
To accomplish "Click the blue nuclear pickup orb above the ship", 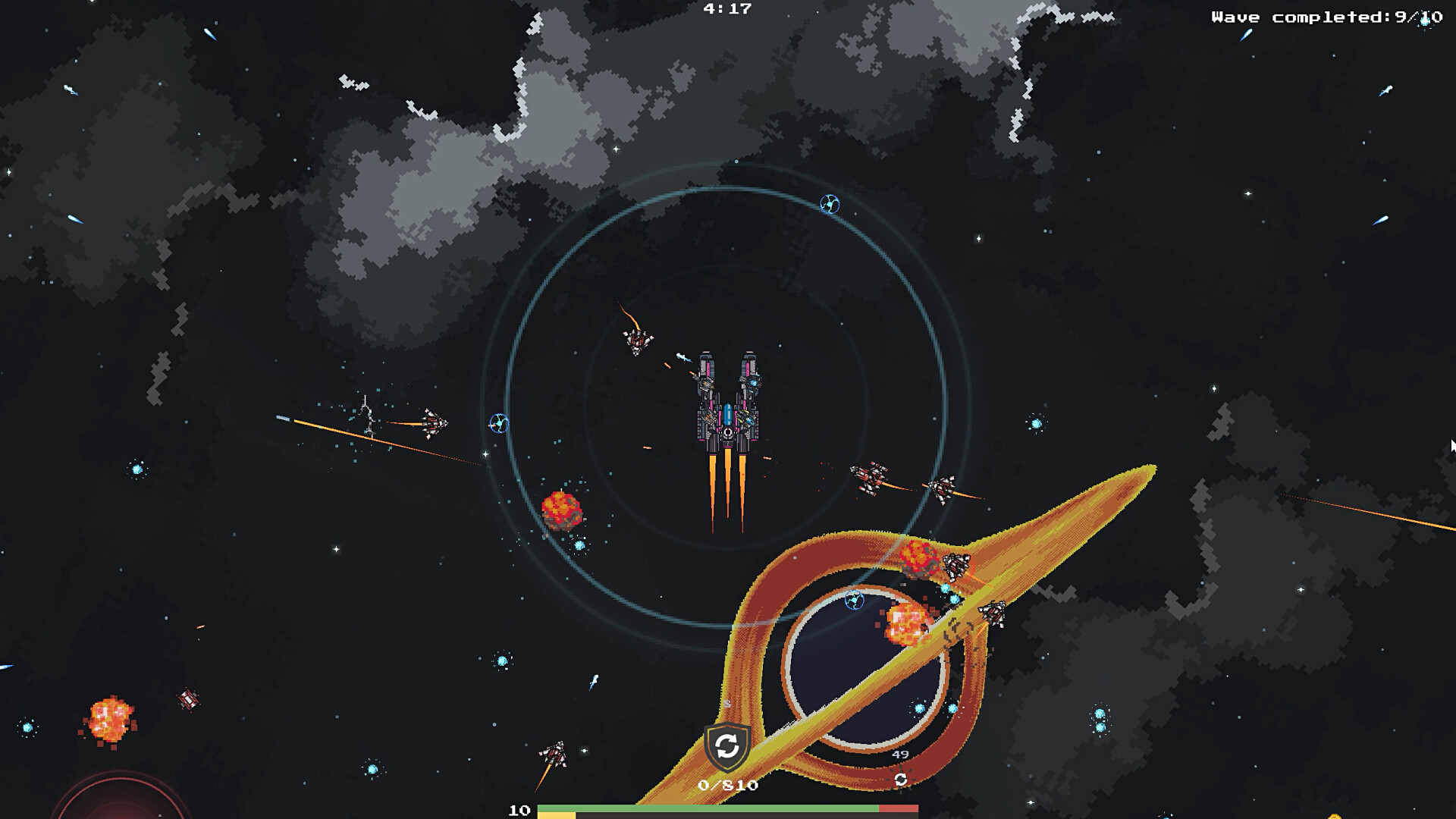I will pos(828,202).
